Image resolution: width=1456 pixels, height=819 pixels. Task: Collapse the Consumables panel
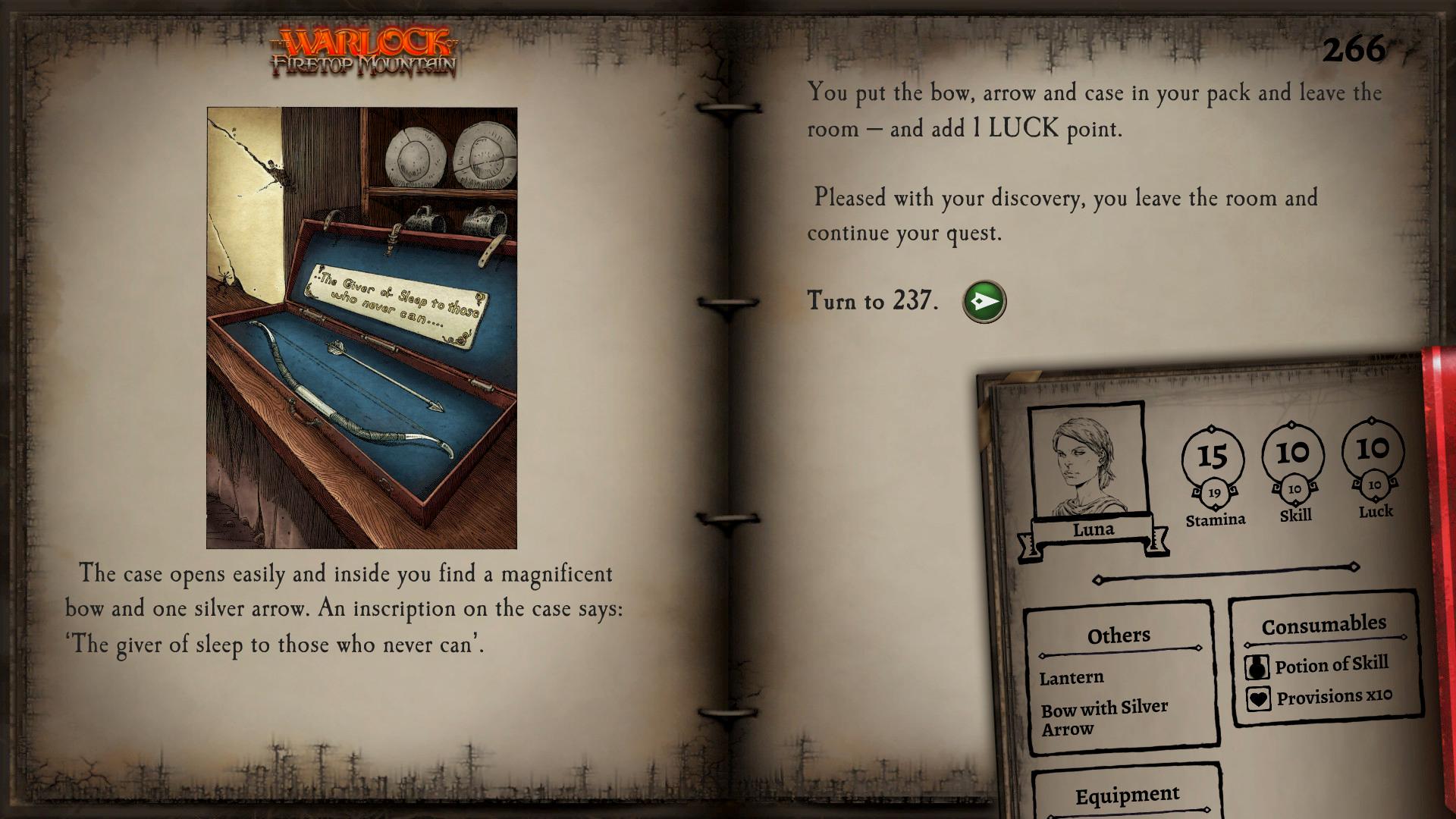(x=1324, y=623)
